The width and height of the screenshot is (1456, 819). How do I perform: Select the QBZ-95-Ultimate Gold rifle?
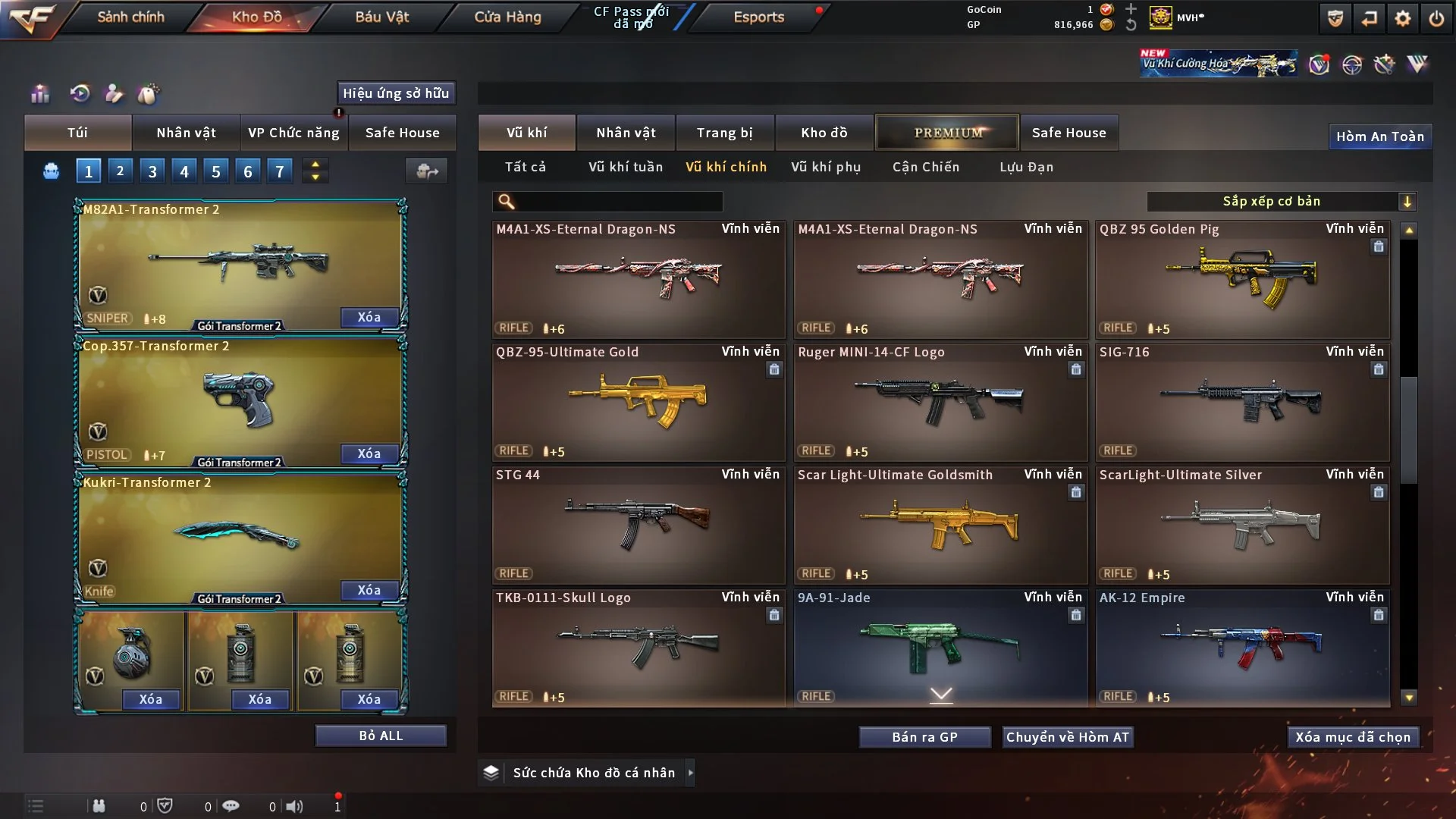pos(638,402)
